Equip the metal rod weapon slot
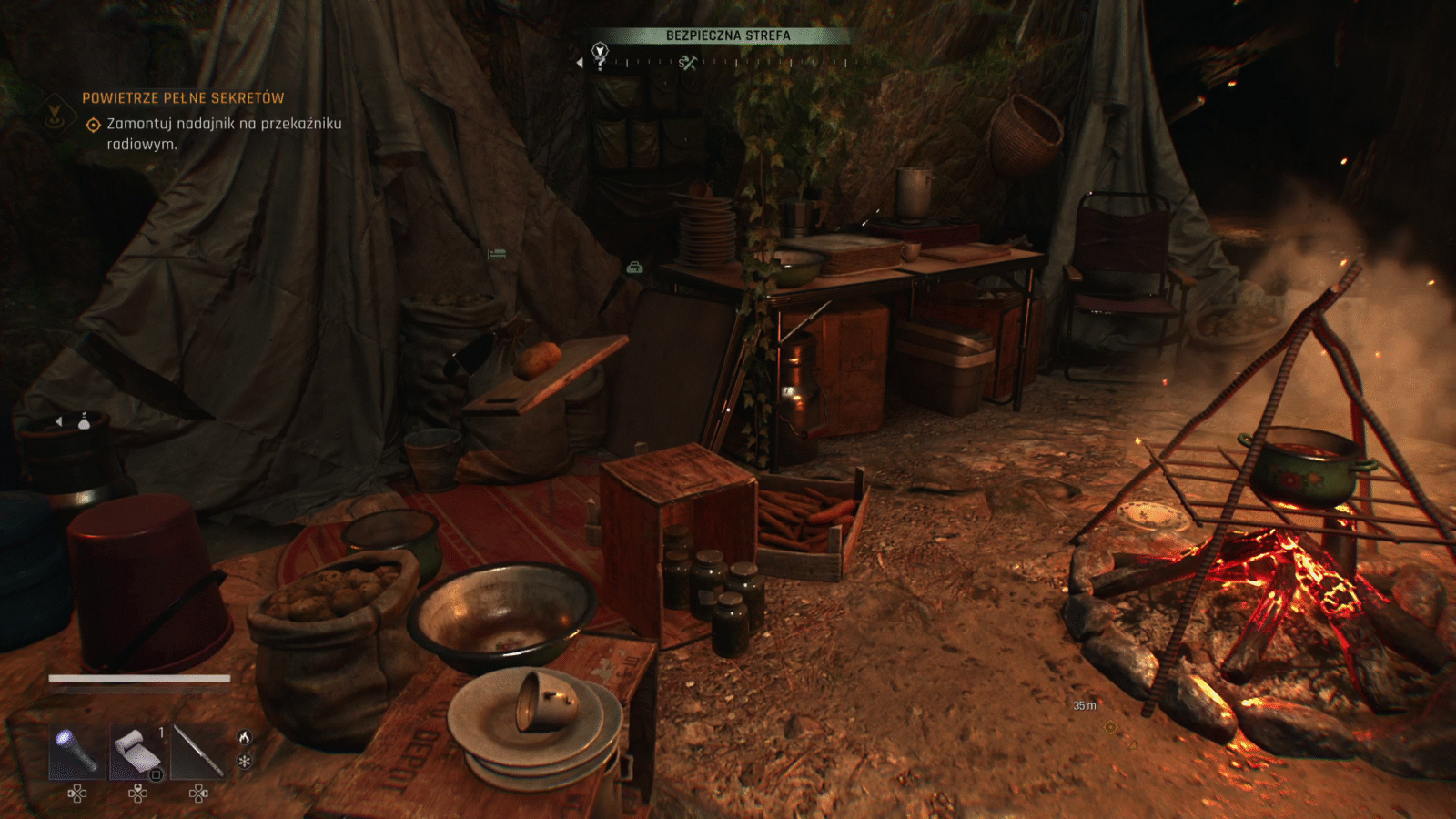 [198, 752]
